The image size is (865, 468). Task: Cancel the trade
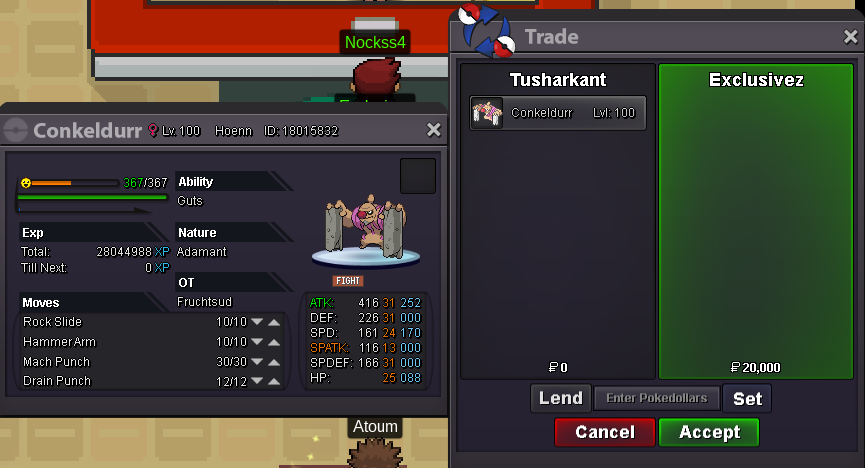coord(605,432)
